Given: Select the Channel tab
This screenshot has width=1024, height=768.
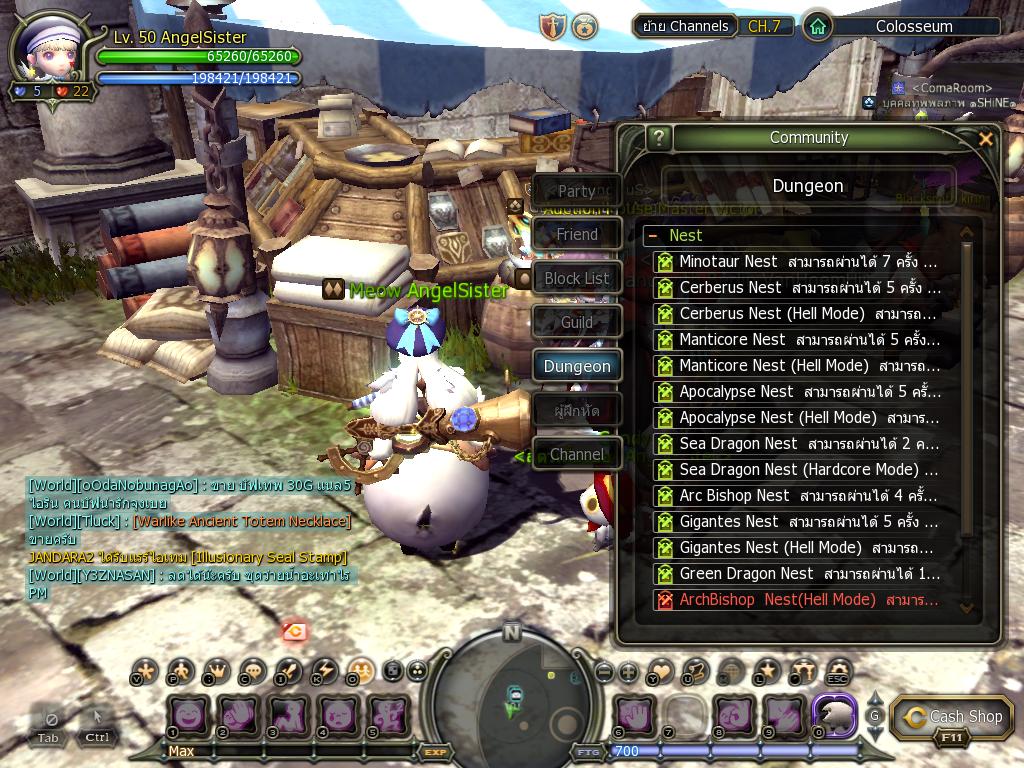Looking at the screenshot, I should 577,454.
